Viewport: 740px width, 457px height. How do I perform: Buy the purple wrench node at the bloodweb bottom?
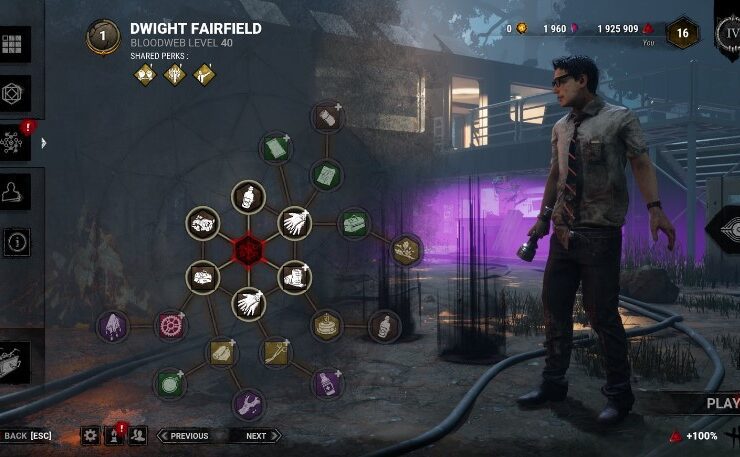(248, 404)
